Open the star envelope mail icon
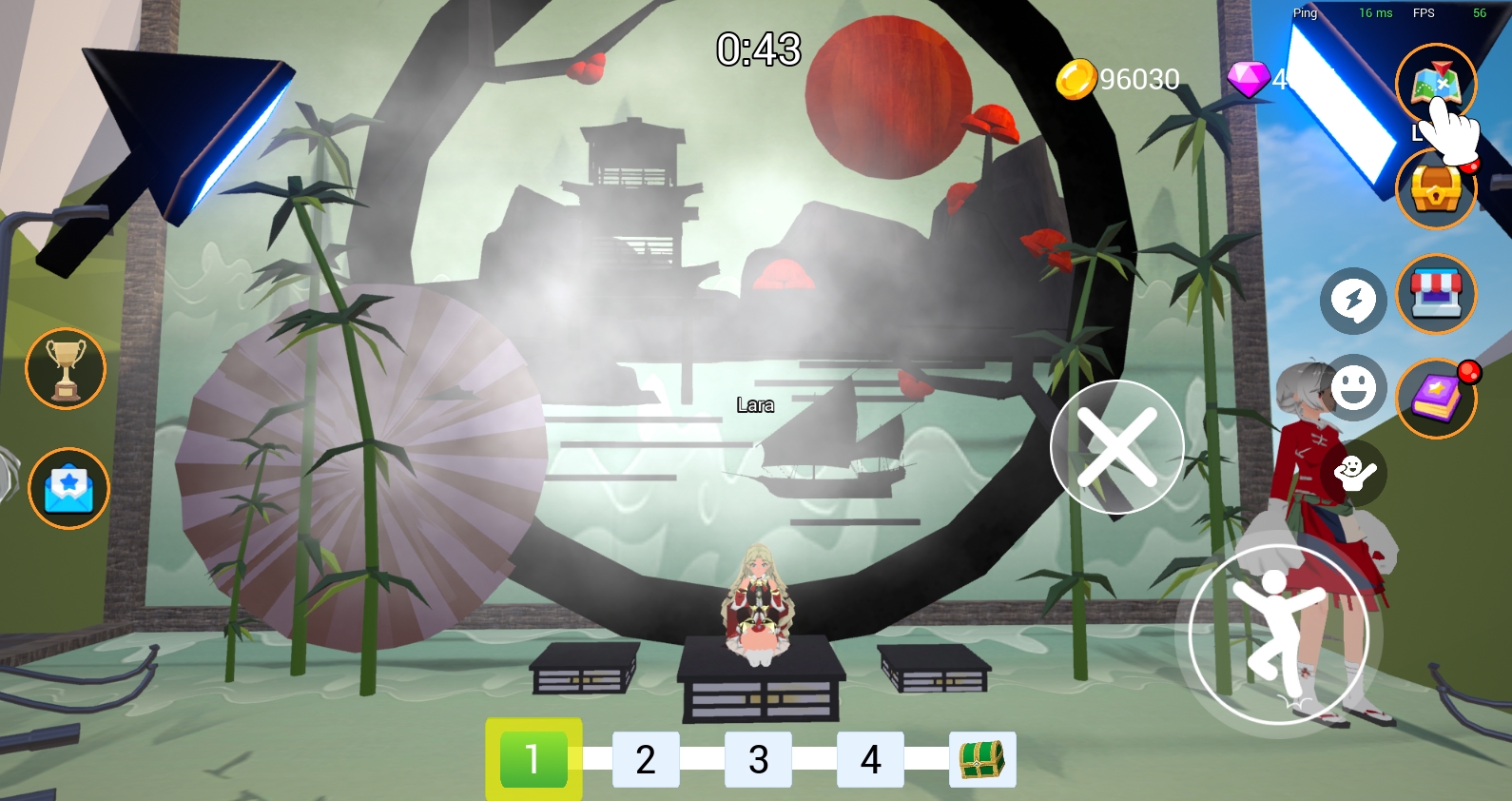This screenshot has height=801, width=1512. coord(68,488)
